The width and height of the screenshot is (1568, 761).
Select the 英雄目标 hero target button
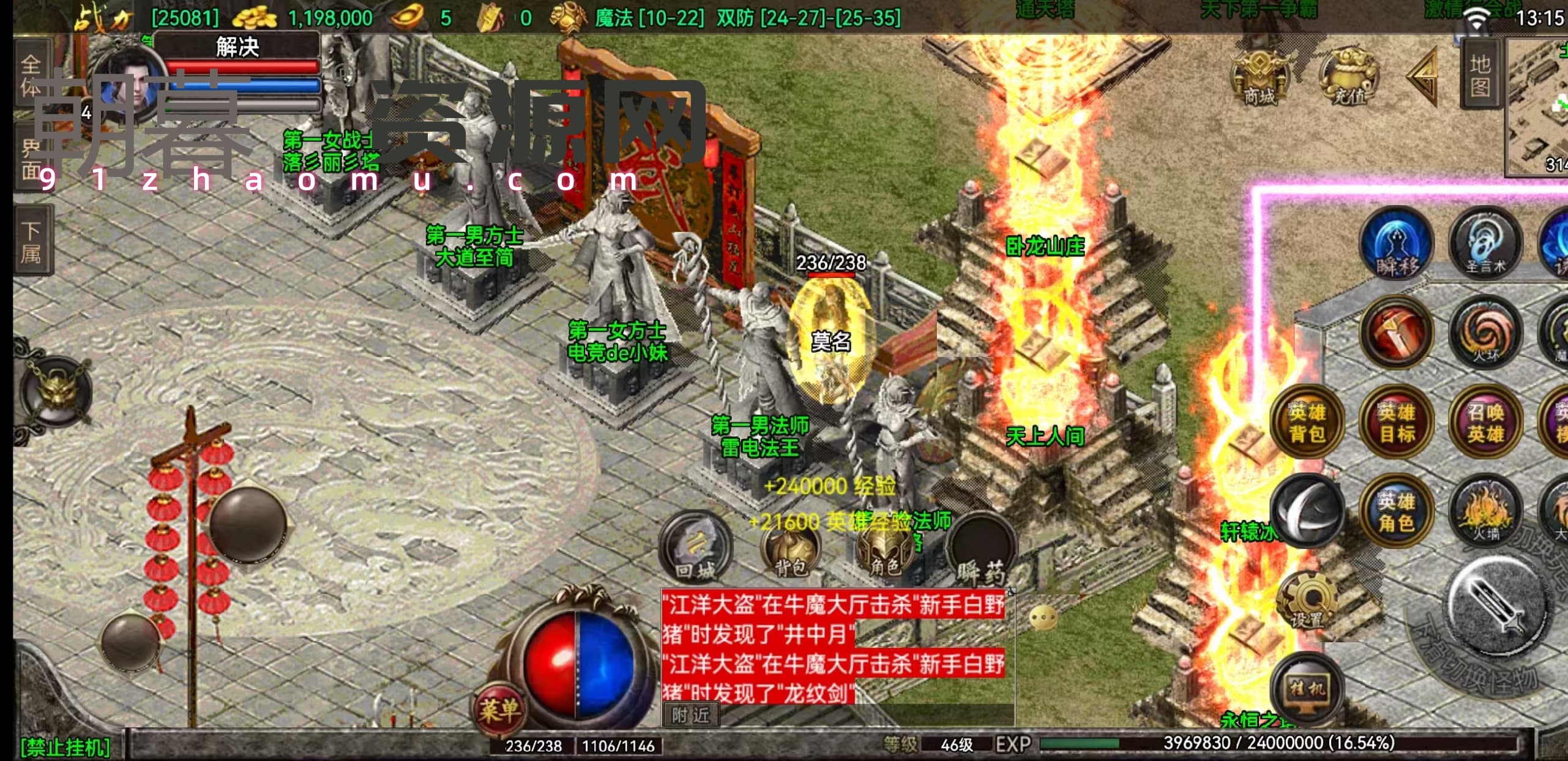coord(1397,422)
